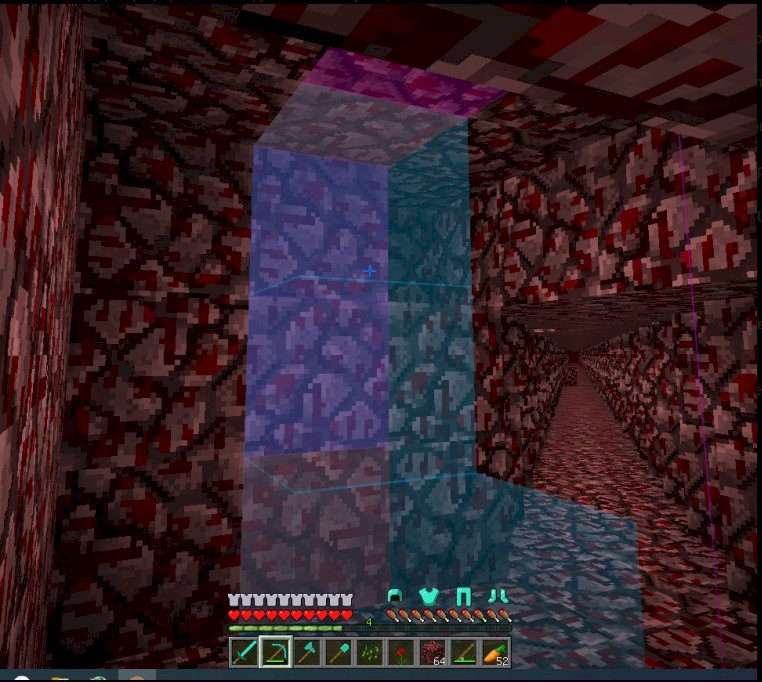Switch to the diamond axe slot

[x=307, y=653]
